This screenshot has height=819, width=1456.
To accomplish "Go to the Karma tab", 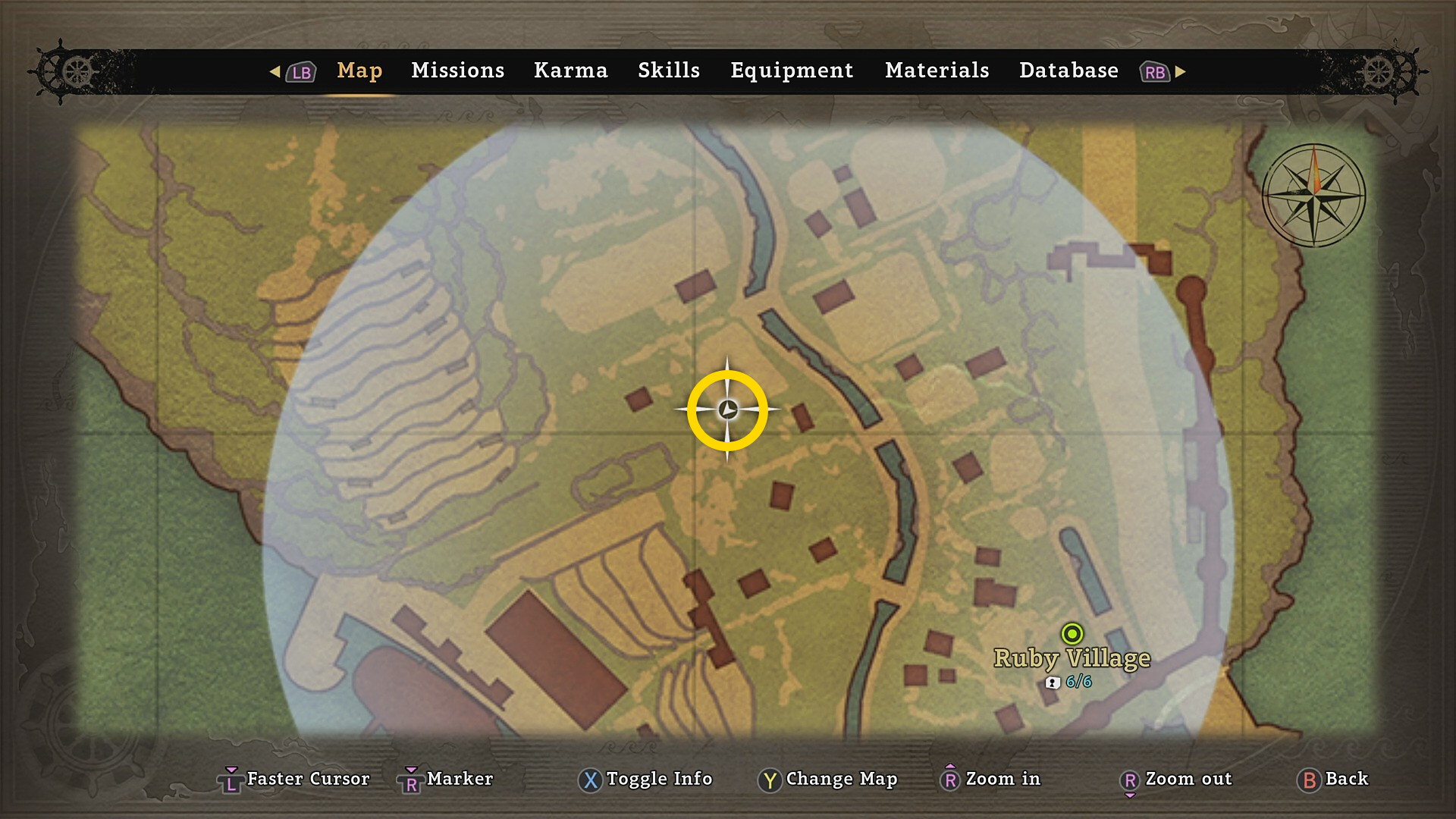I will click(x=570, y=71).
